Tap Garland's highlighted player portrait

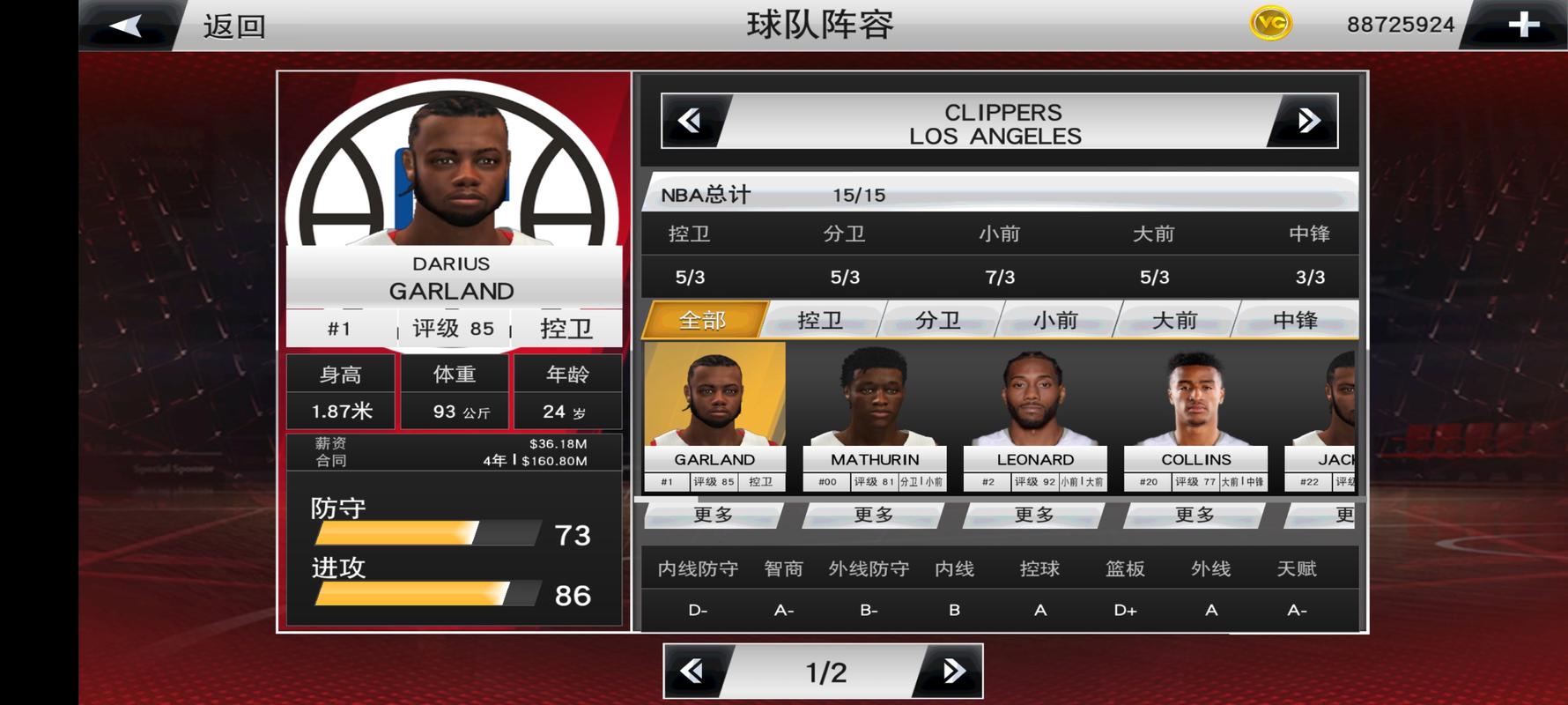(x=715, y=404)
